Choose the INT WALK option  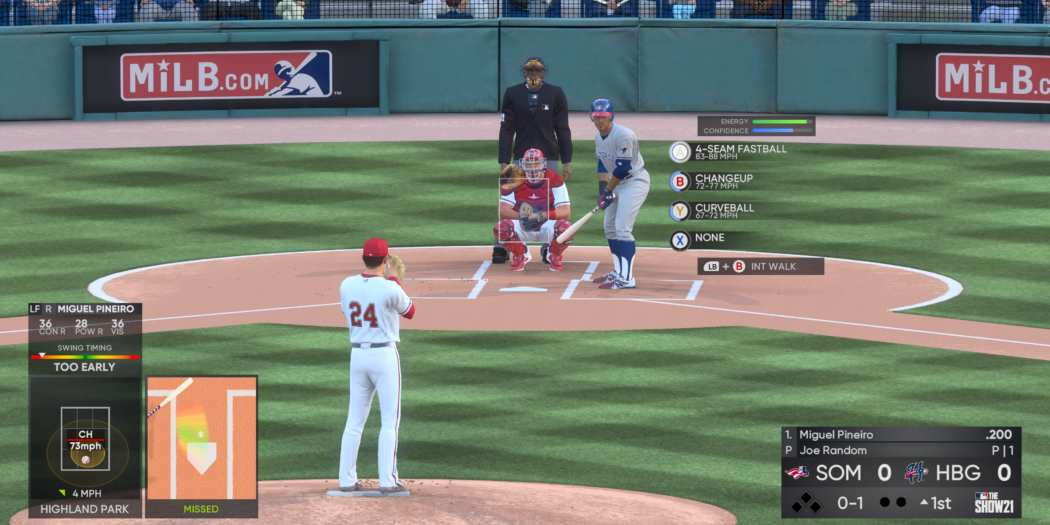tap(760, 266)
